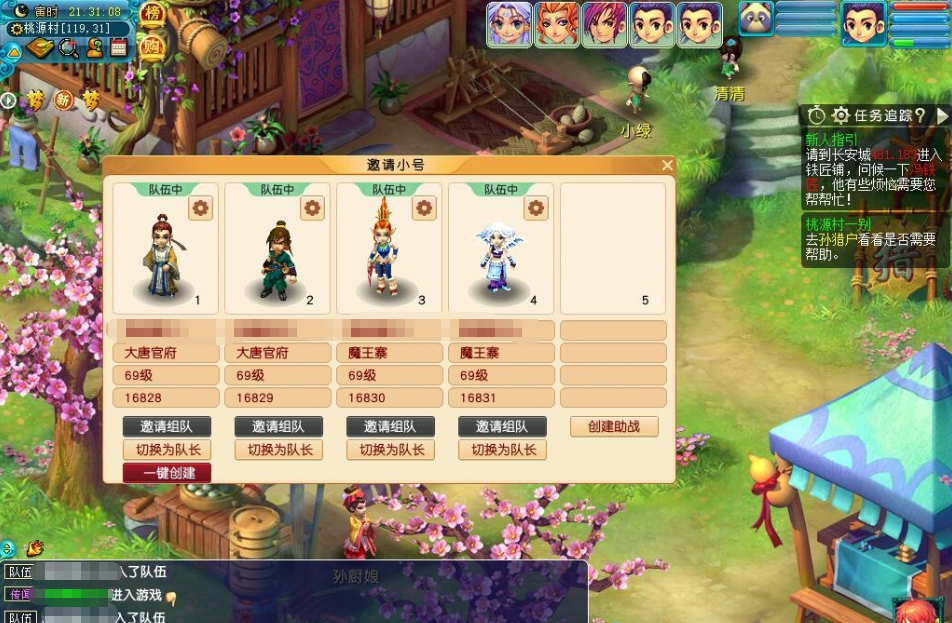Open the 榜 ranking button
Image resolution: width=952 pixels, height=623 pixels.
click(152, 14)
